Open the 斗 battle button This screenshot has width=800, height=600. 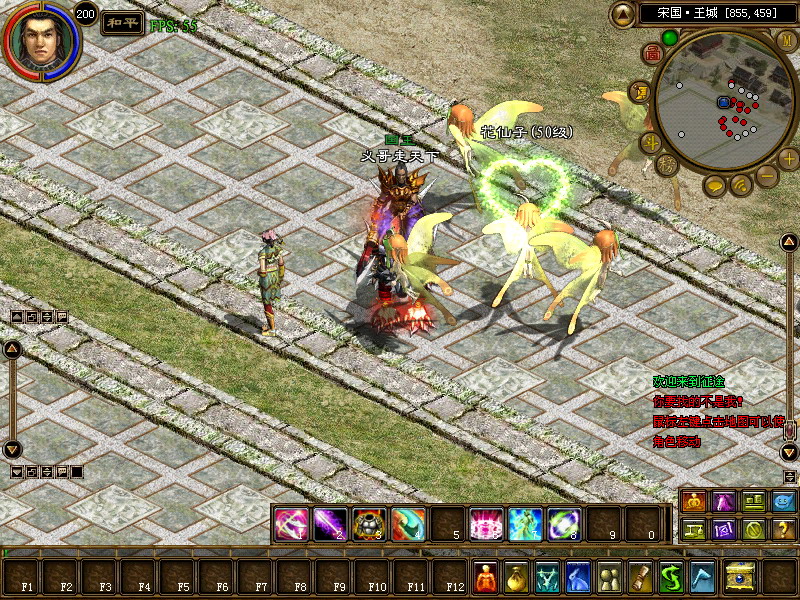(x=650, y=142)
